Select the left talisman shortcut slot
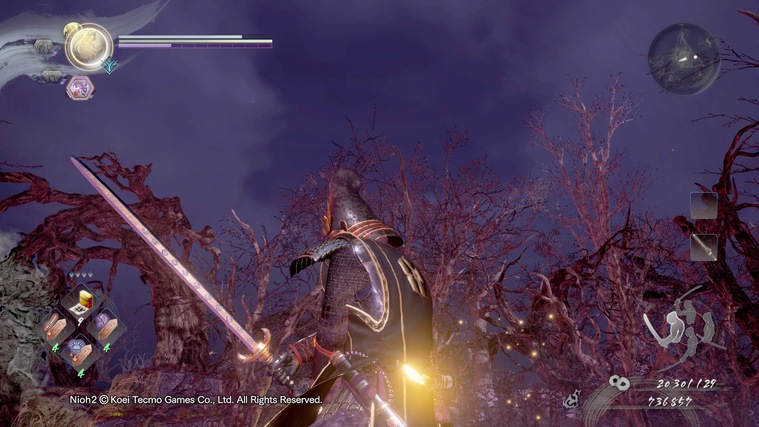This screenshot has height=427, width=759. [x=55, y=325]
